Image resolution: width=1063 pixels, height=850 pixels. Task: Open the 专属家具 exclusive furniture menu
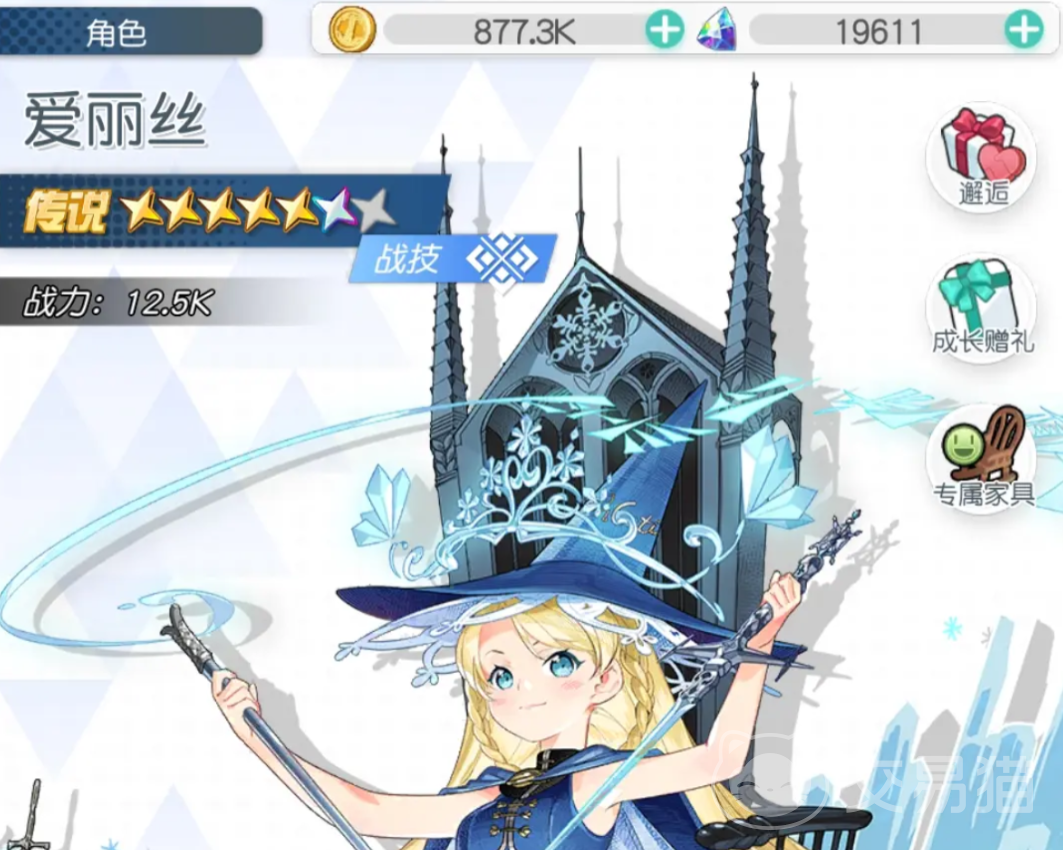pyautogui.click(x=982, y=457)
